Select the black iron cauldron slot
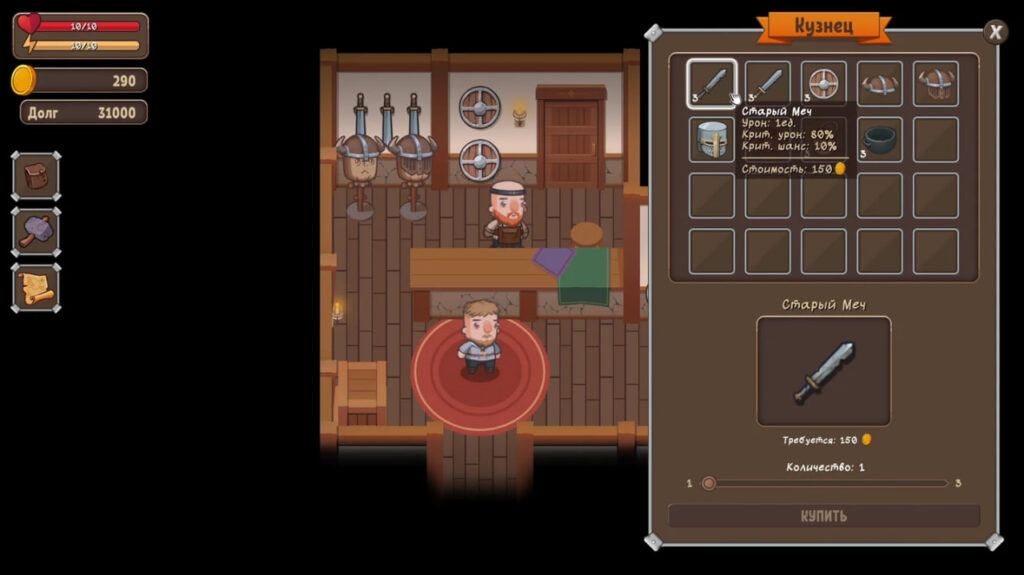 click(879, 140)
